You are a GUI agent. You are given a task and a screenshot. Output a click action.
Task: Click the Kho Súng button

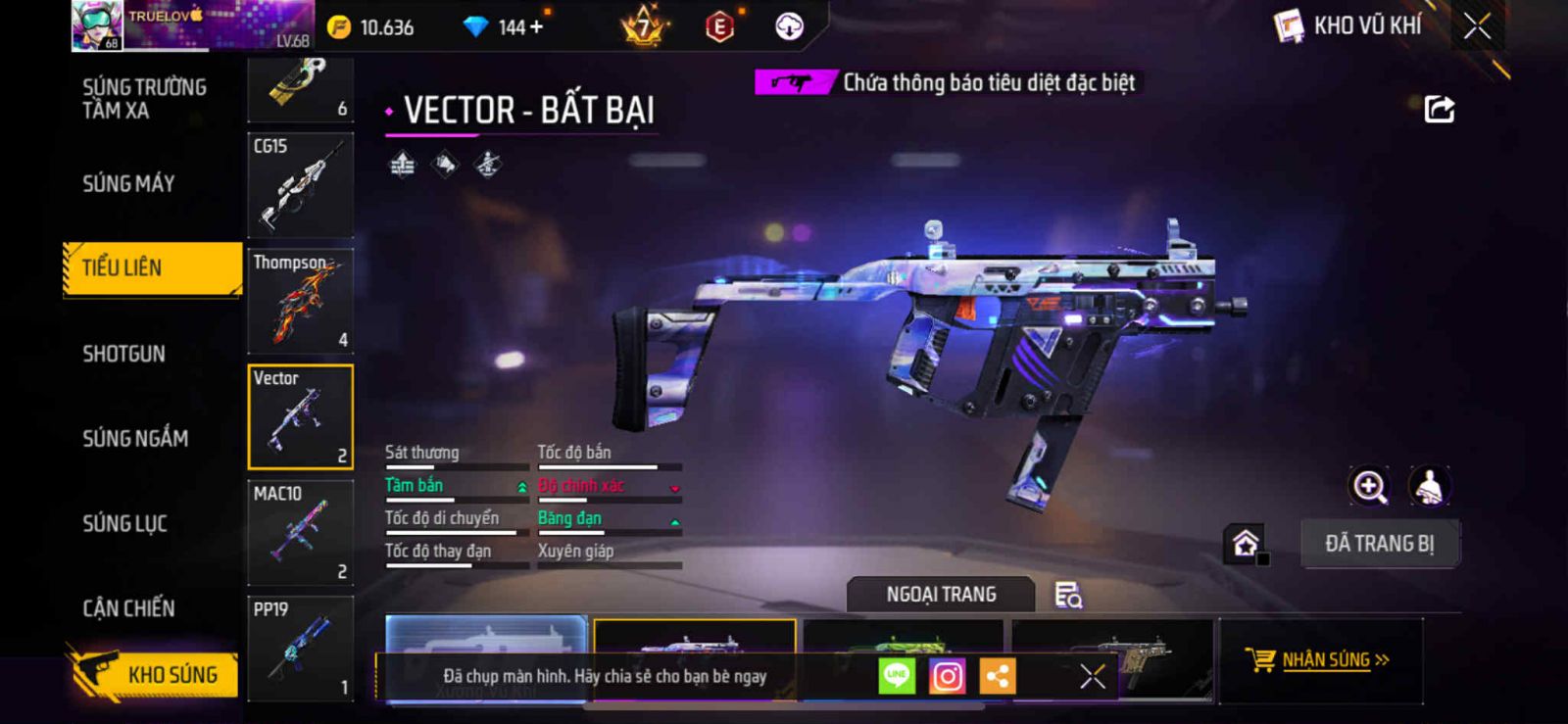(x=155, y=674)
